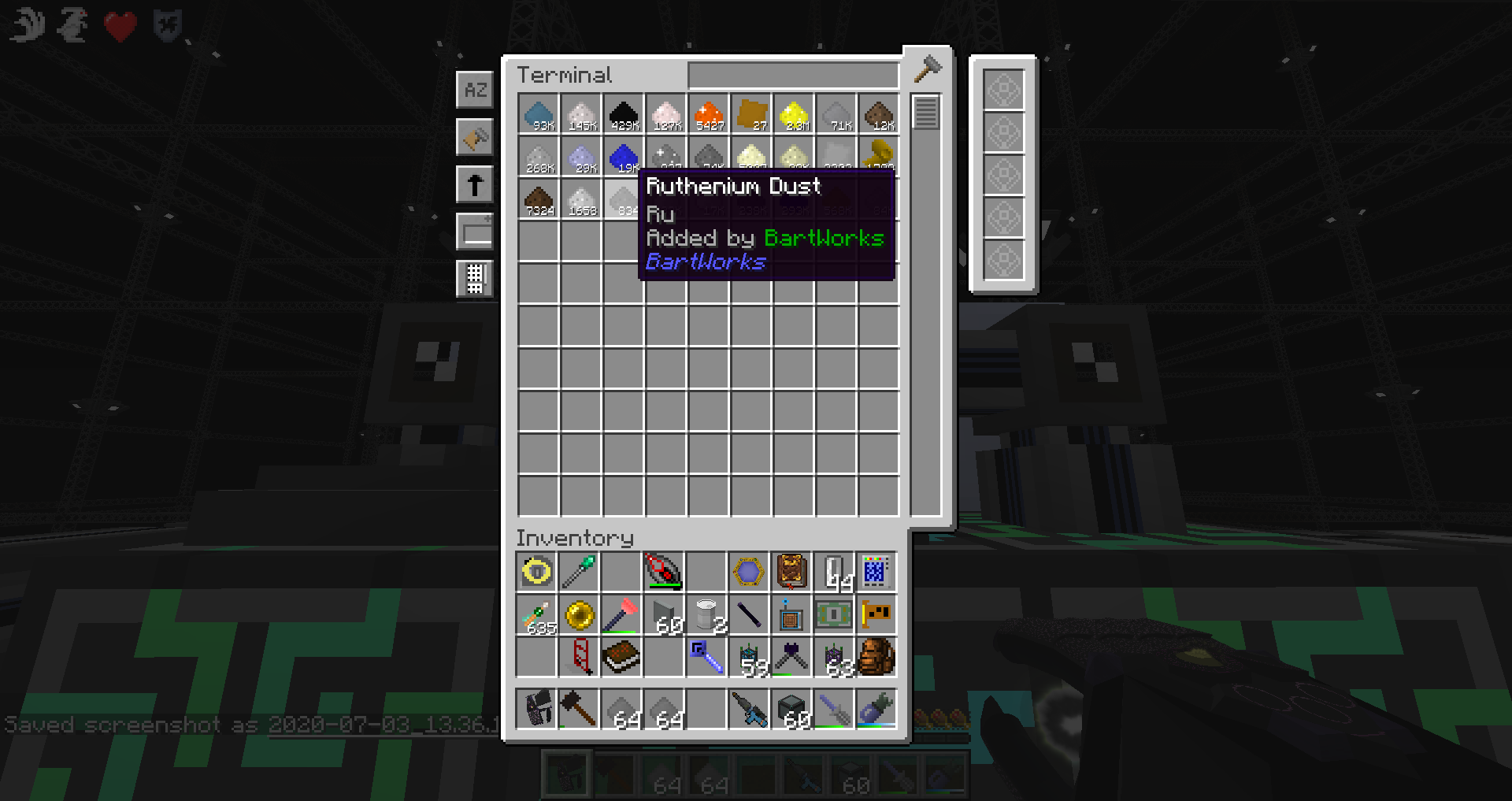
Task: Select the orange dust stack of 5427
Action: point(707,114)
